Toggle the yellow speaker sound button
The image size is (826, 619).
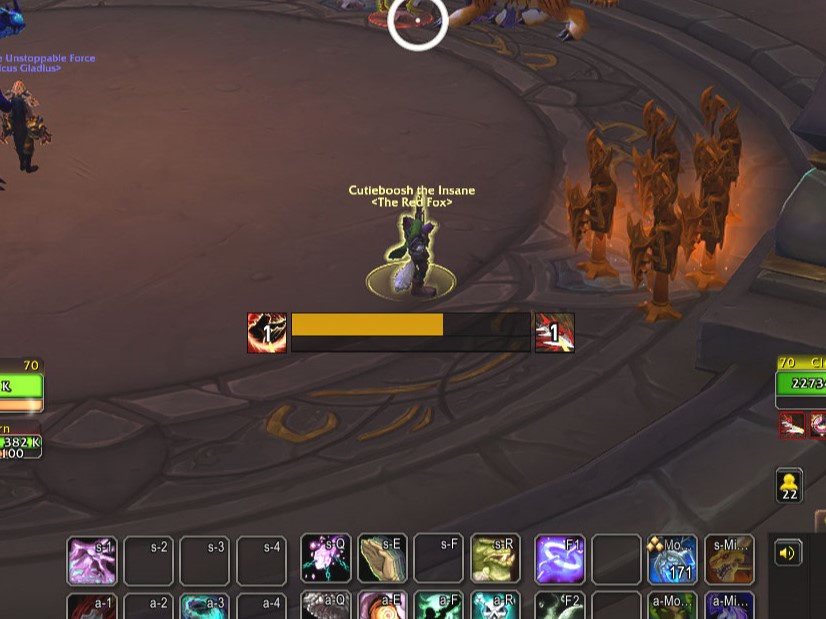click(788, 553)
